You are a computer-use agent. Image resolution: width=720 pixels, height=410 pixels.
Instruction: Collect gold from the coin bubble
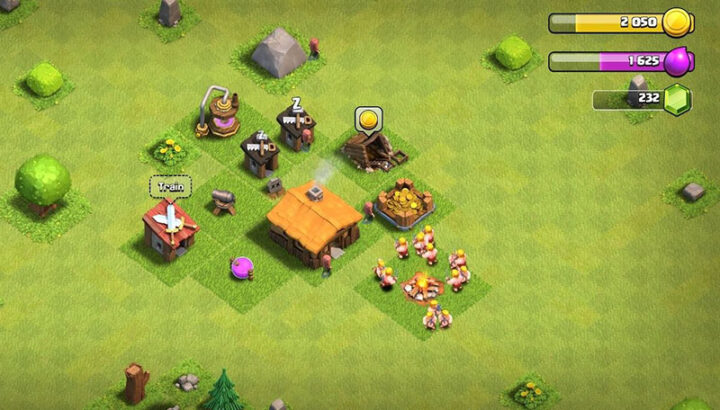368,120
